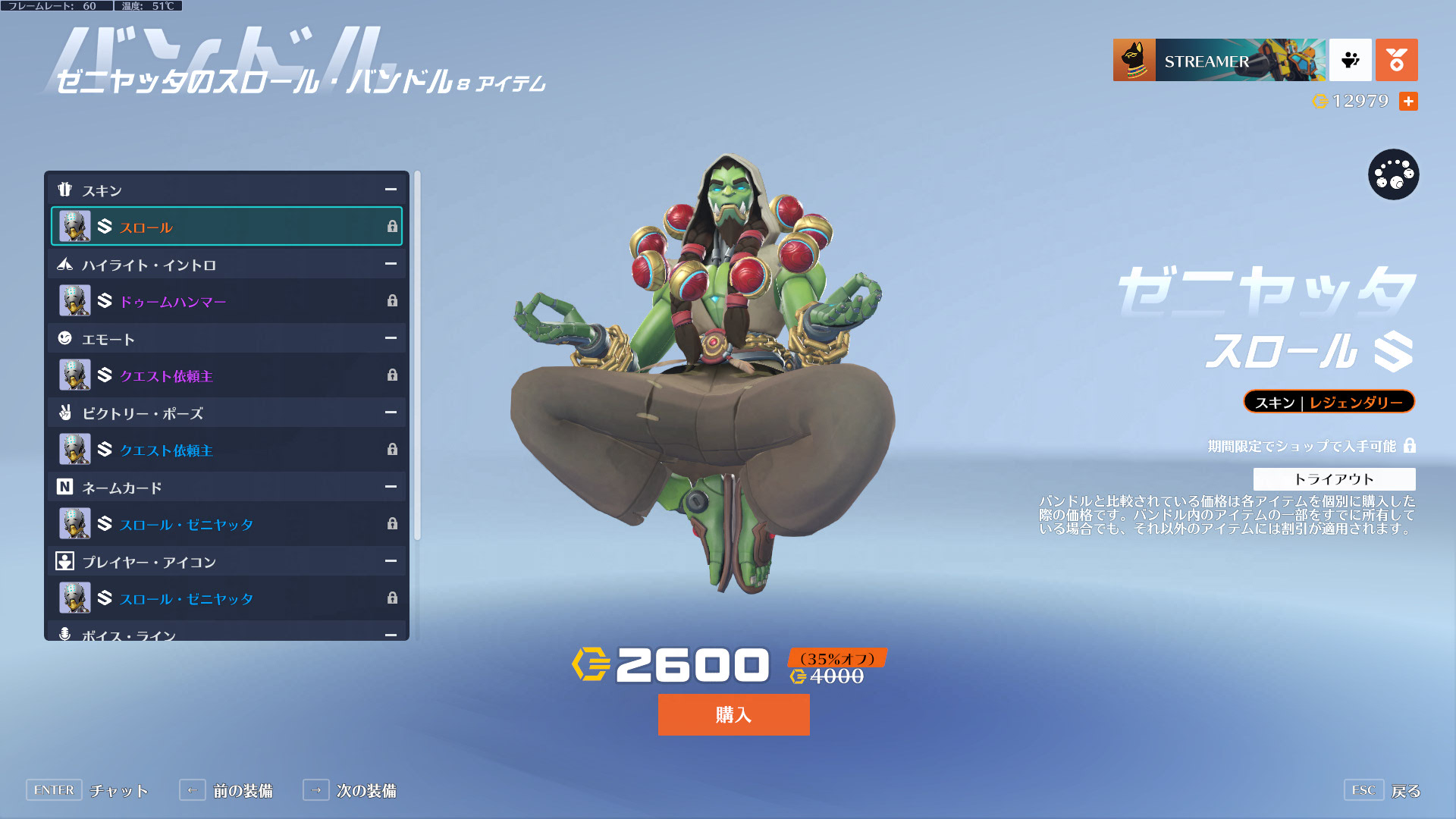Pick the クエスト依頼主 victory pose item
Image resolution: width=1456 pixels, height=819 pixels.
tap(226, 450)
